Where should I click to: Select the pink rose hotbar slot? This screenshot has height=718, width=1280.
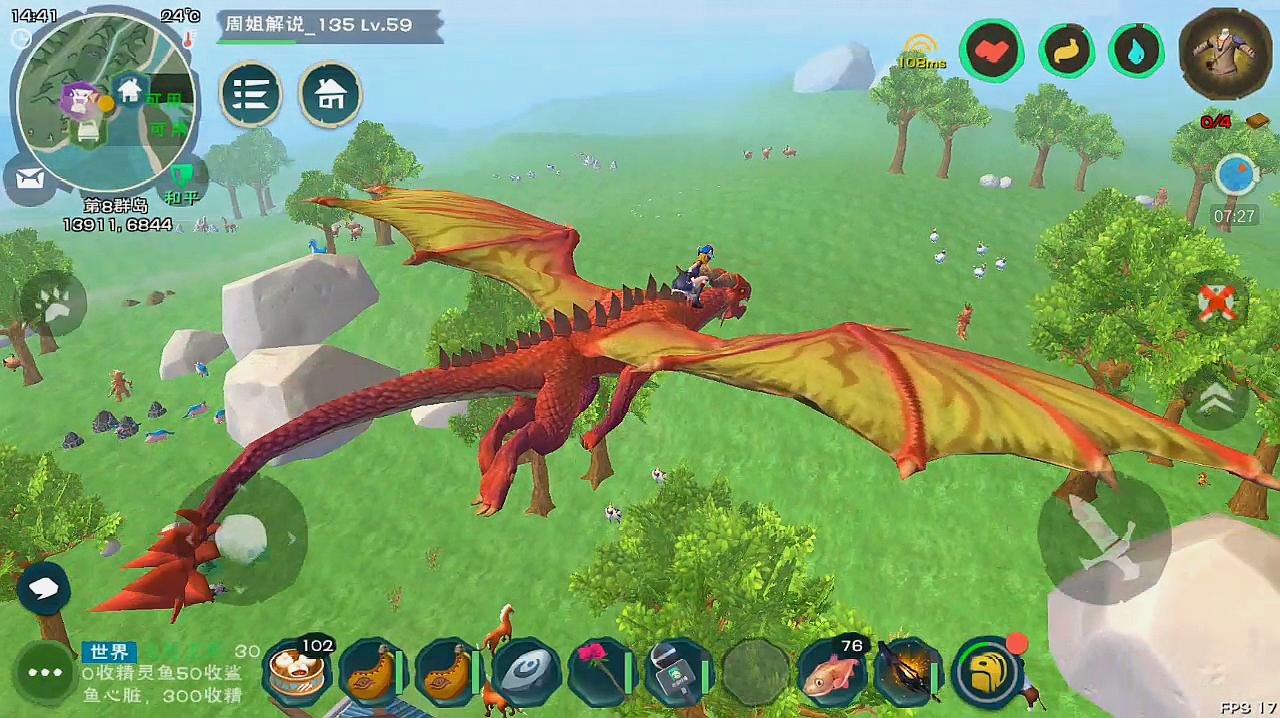pyautogui.click(x=602, y=672)
